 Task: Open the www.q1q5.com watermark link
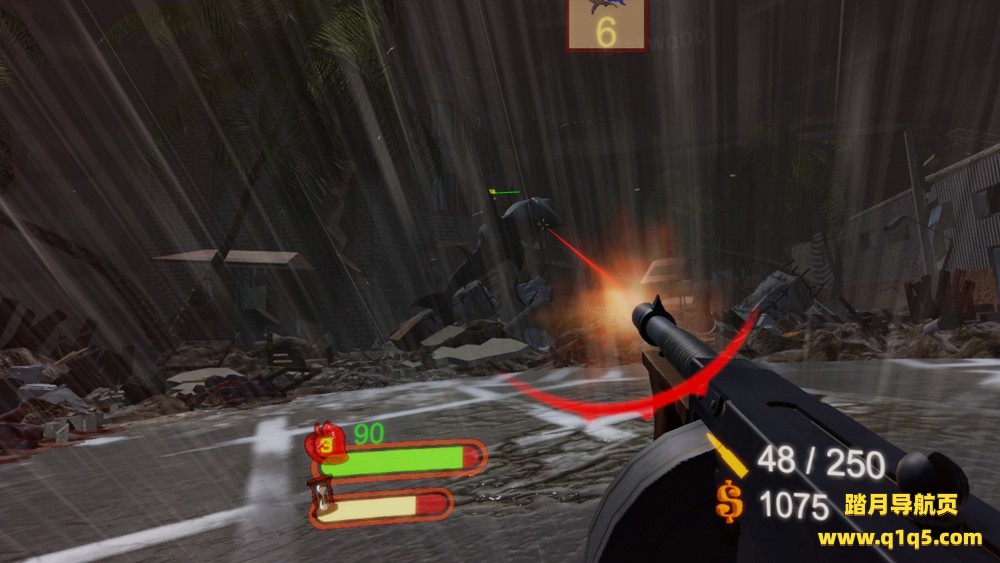[899, 539]
